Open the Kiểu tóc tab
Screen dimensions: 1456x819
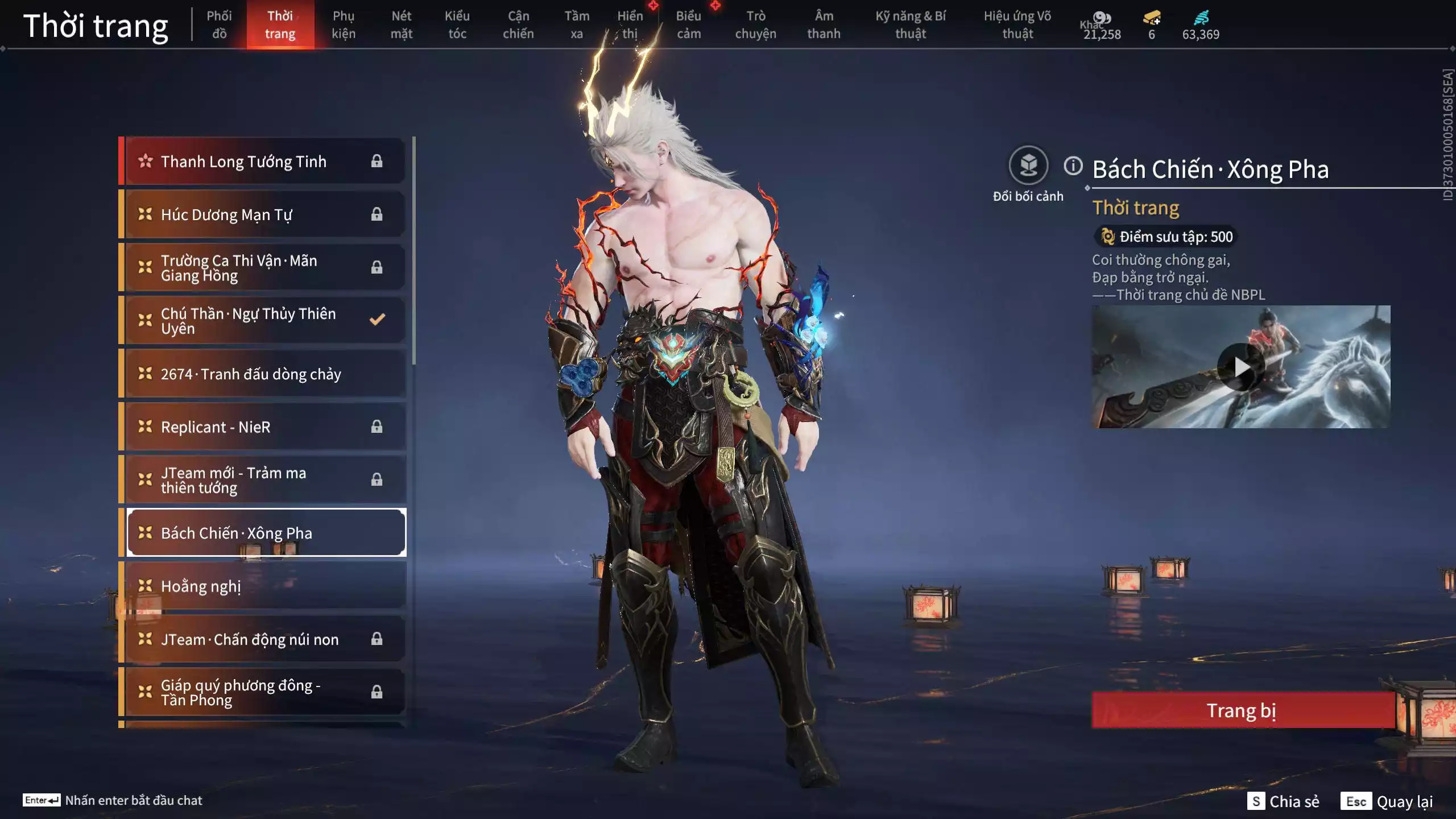tap(457, 24)
